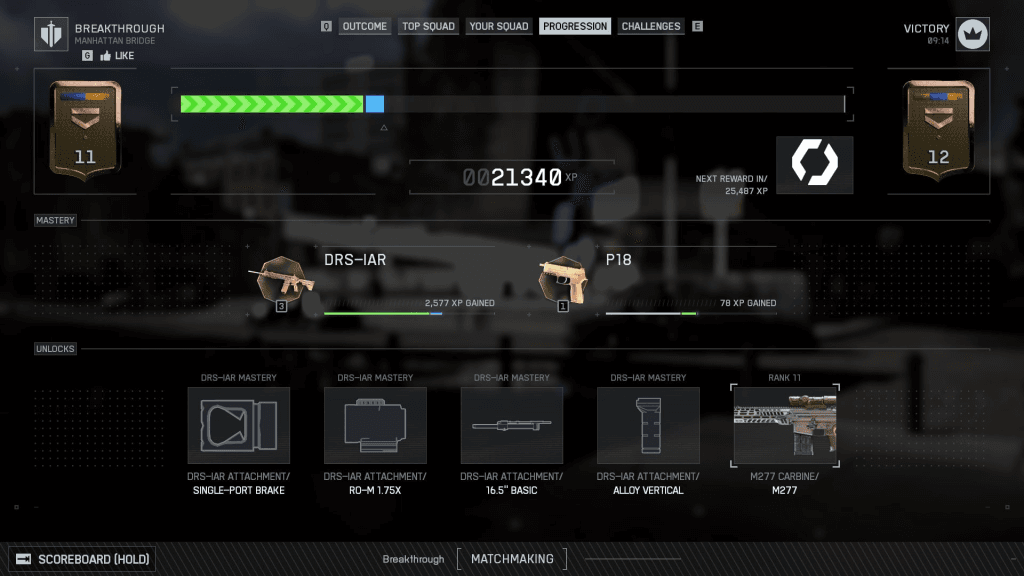Switch to the Outcome tab
This screenshot has width=1024, height=576.
364,27
